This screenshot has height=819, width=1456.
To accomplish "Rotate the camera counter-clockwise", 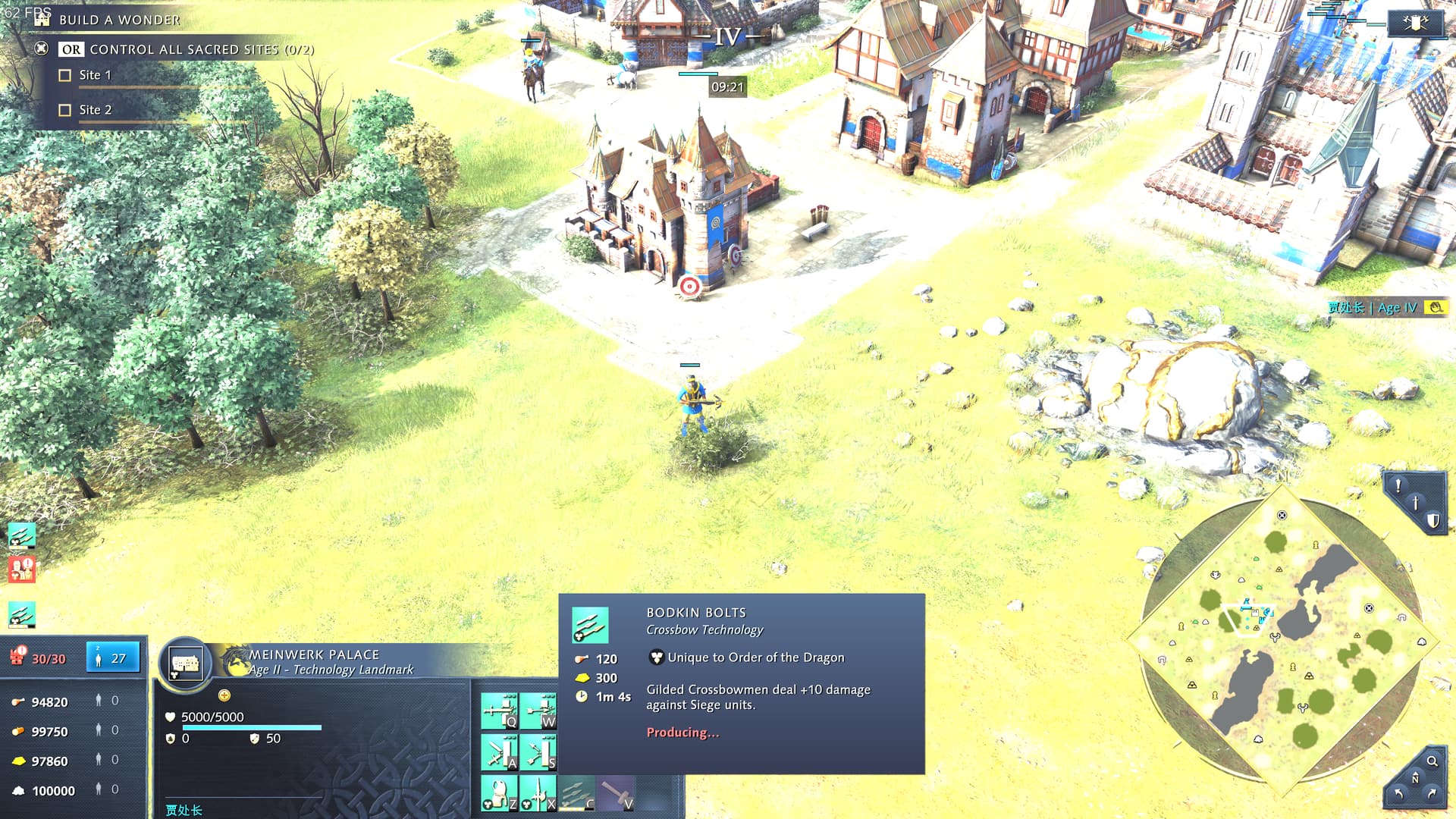I will pos(1399,793).
